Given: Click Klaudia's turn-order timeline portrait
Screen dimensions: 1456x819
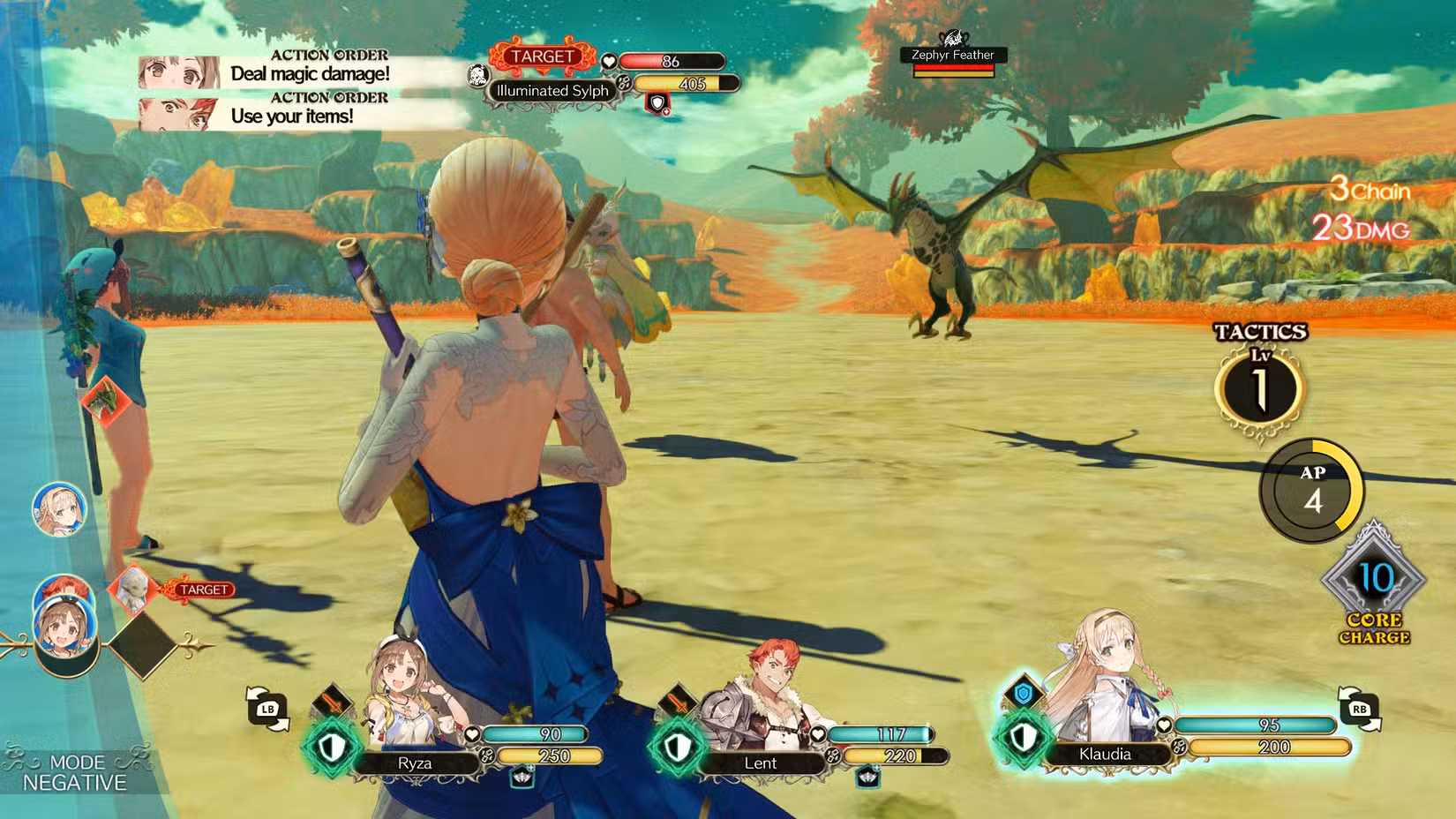Looking at the screenshot, I should (59, 509).
